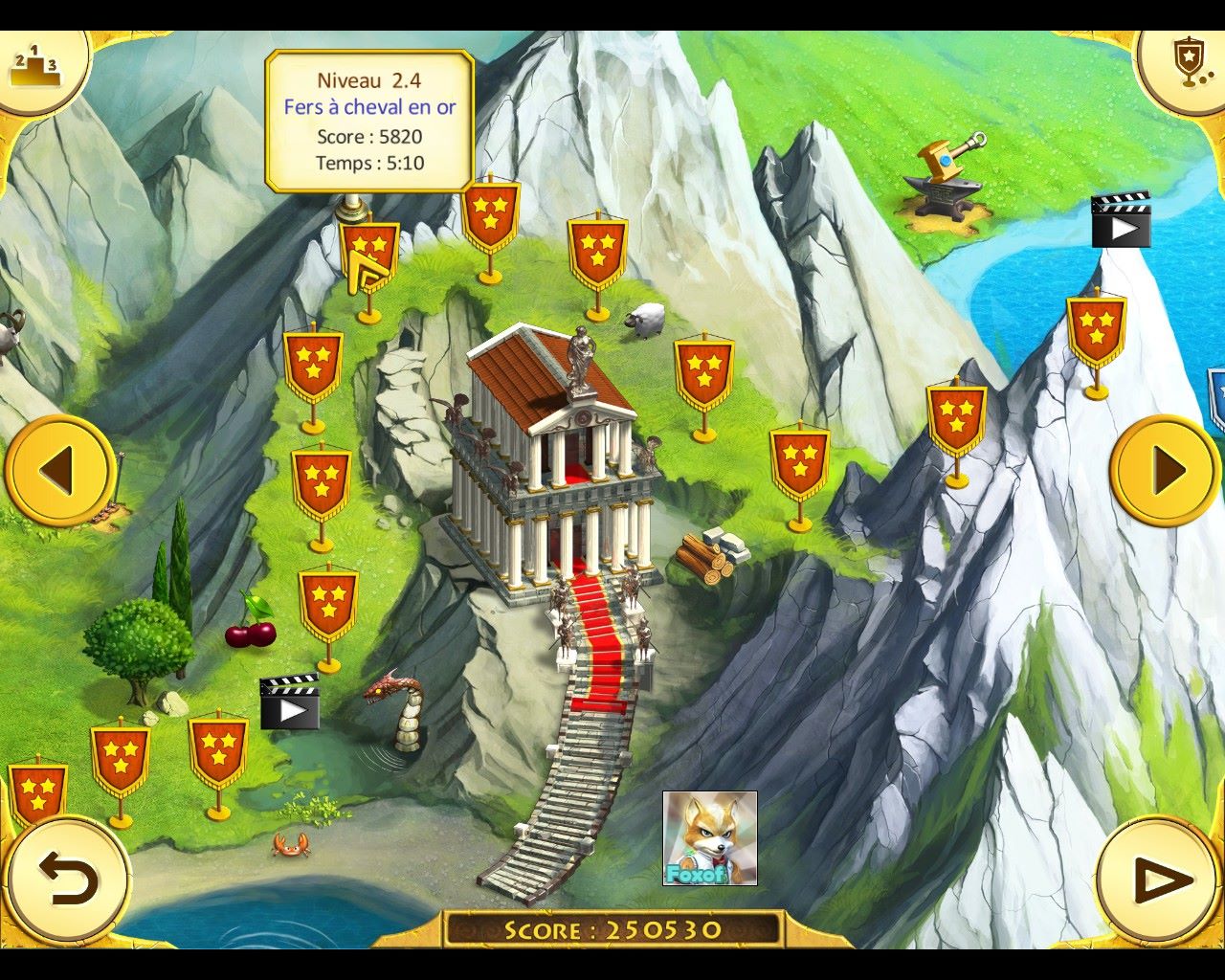Screen dimensions: 1225x980
Task: Start the level with the play triangle button
Action: click(x=1157, y=880)
